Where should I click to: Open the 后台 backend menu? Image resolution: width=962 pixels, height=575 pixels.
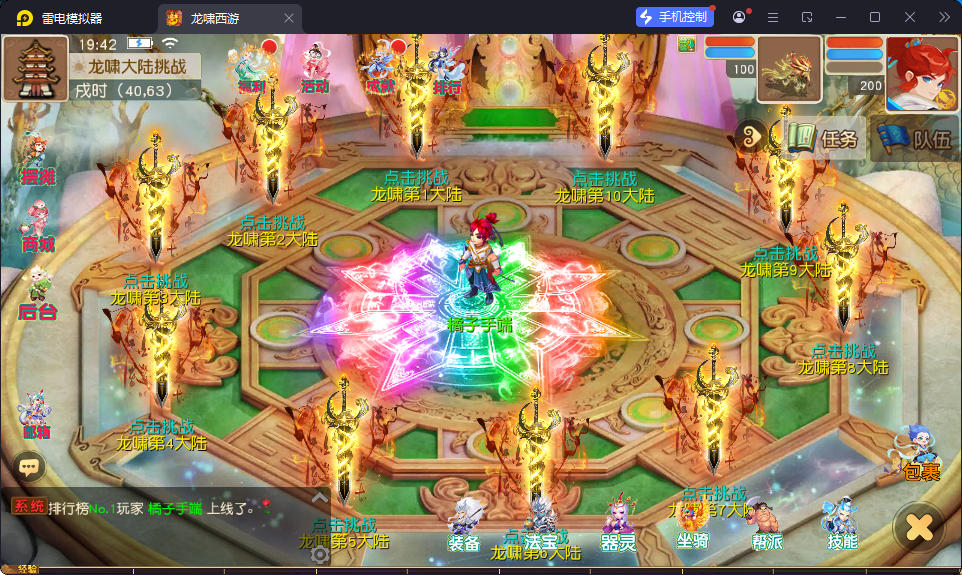pyautogui.click(x=37, y=293)
